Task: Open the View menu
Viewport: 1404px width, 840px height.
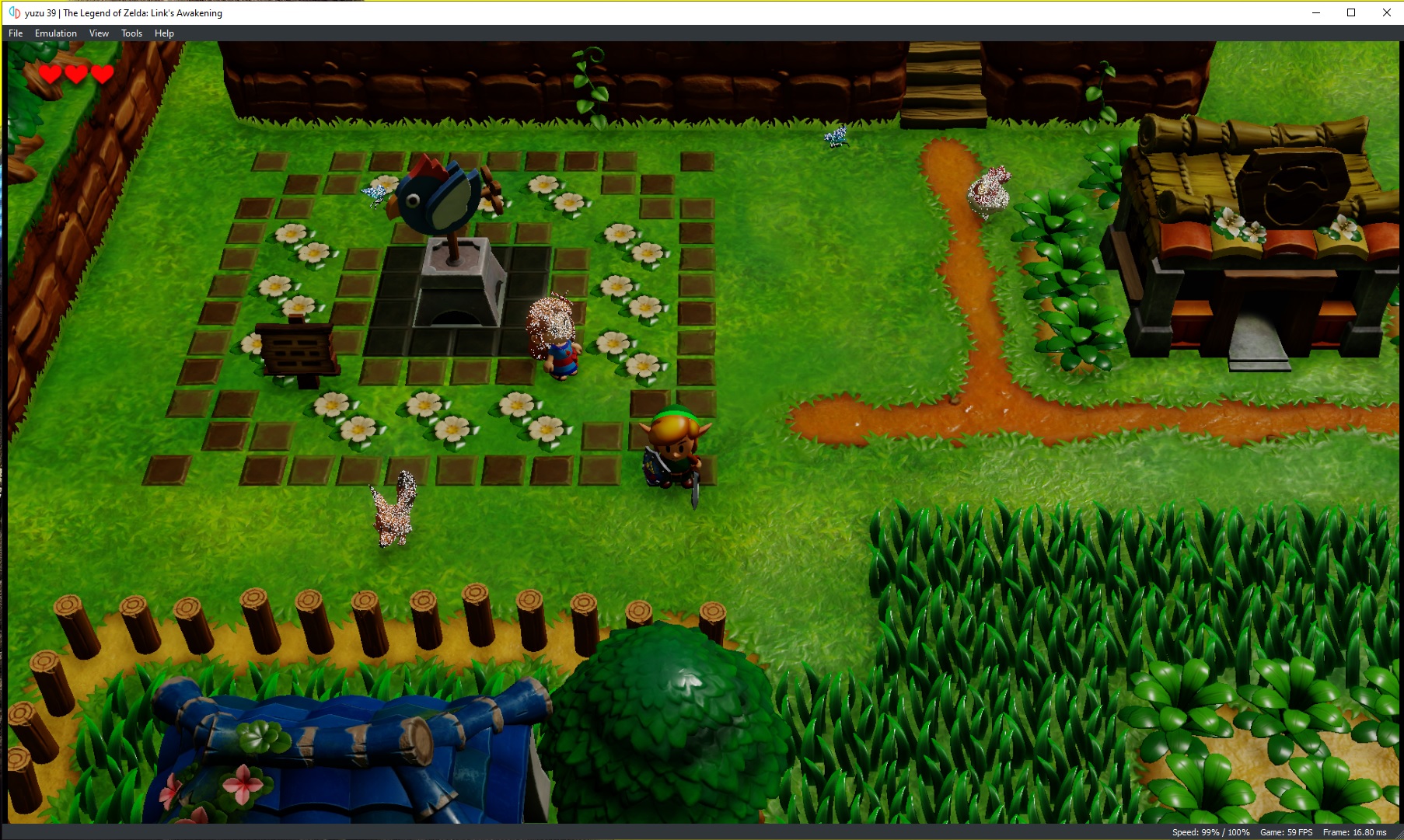Action: pyautogui.click(x=98, y=33)
